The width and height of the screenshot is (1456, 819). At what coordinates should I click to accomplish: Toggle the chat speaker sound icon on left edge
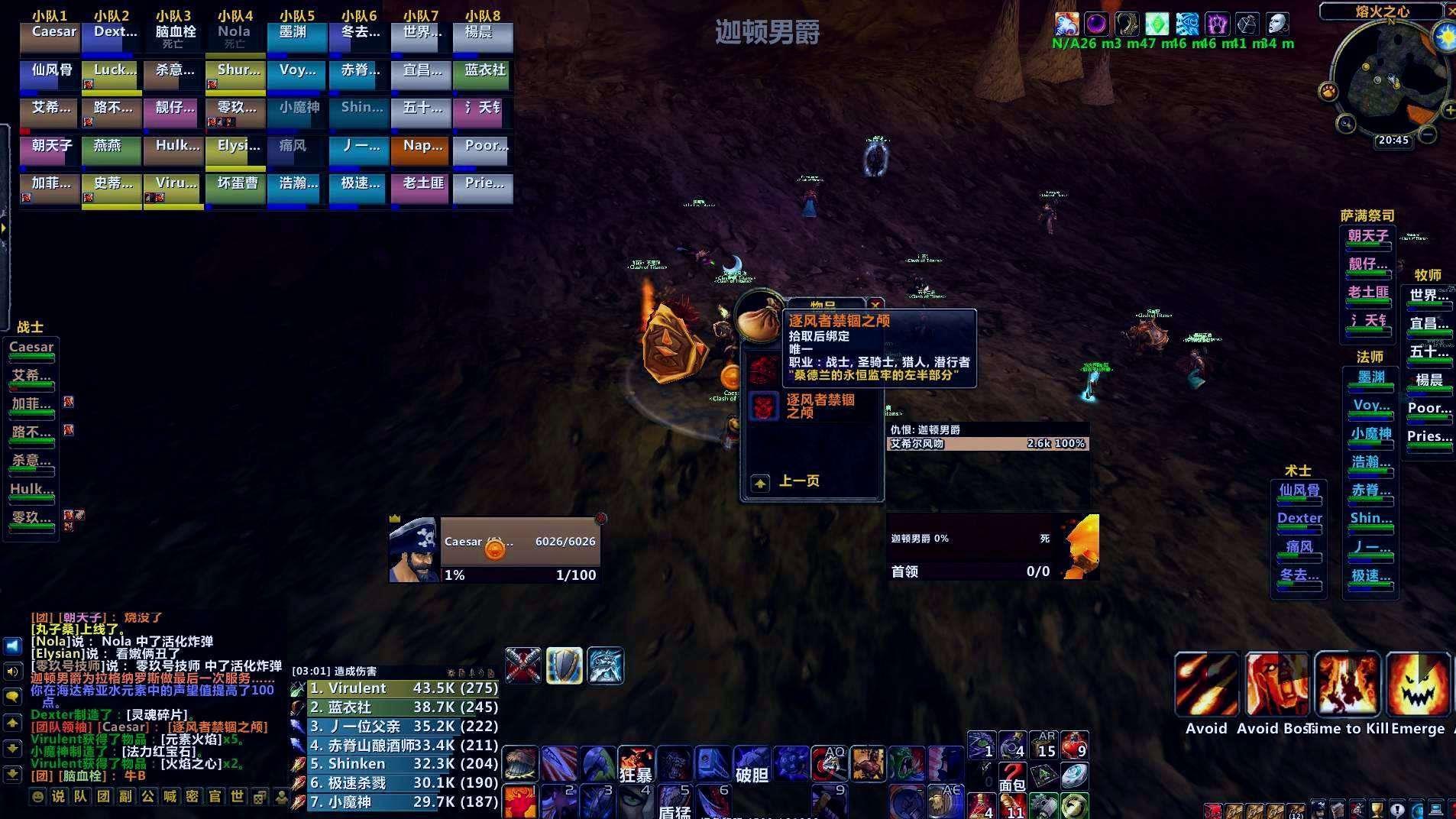(11, 671)
